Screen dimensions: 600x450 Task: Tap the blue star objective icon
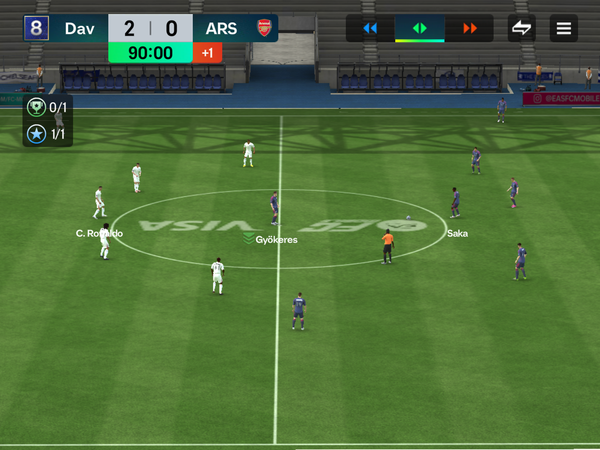click(x=37, y=133)
